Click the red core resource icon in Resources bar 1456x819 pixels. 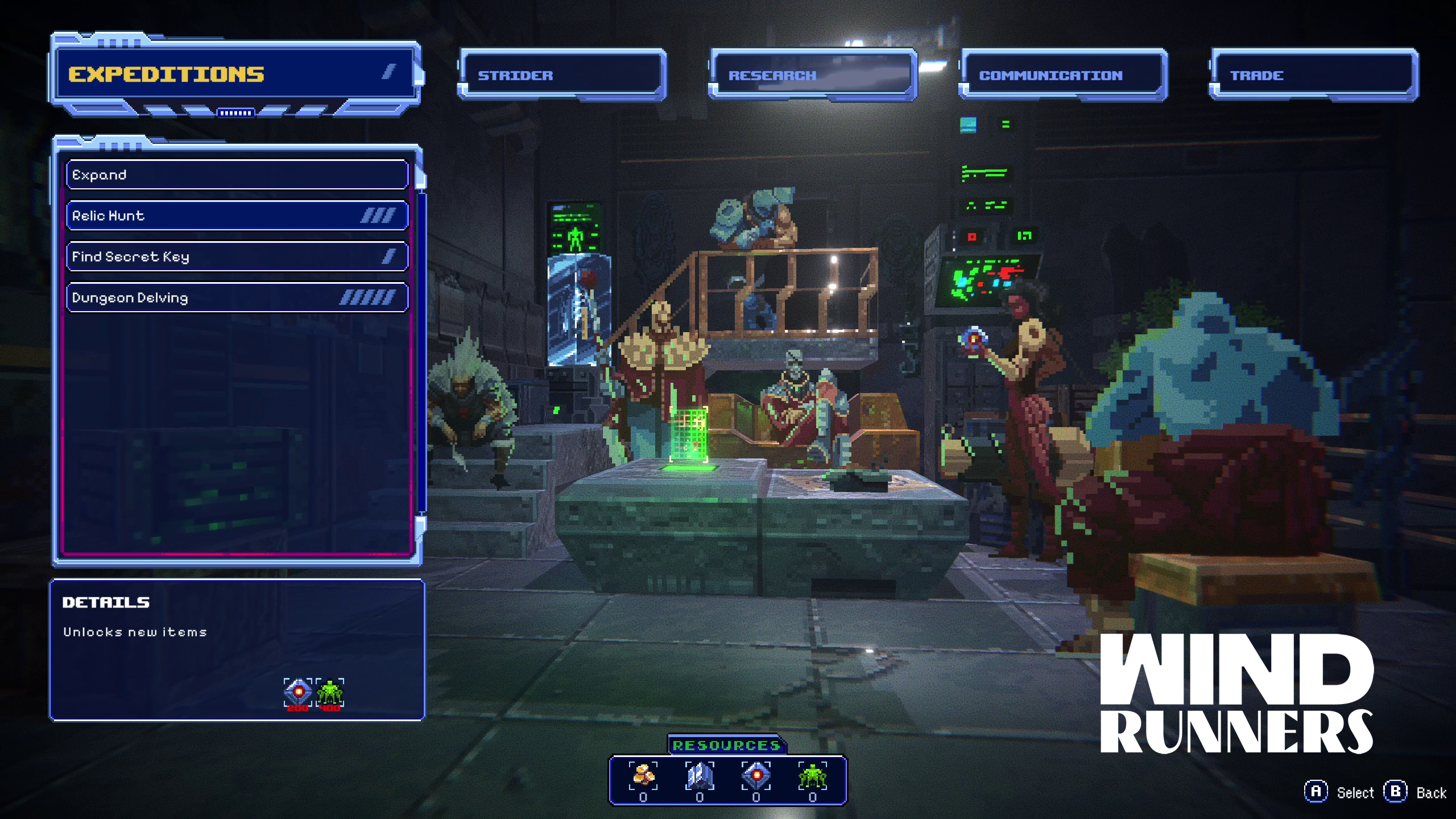(756, 776)
